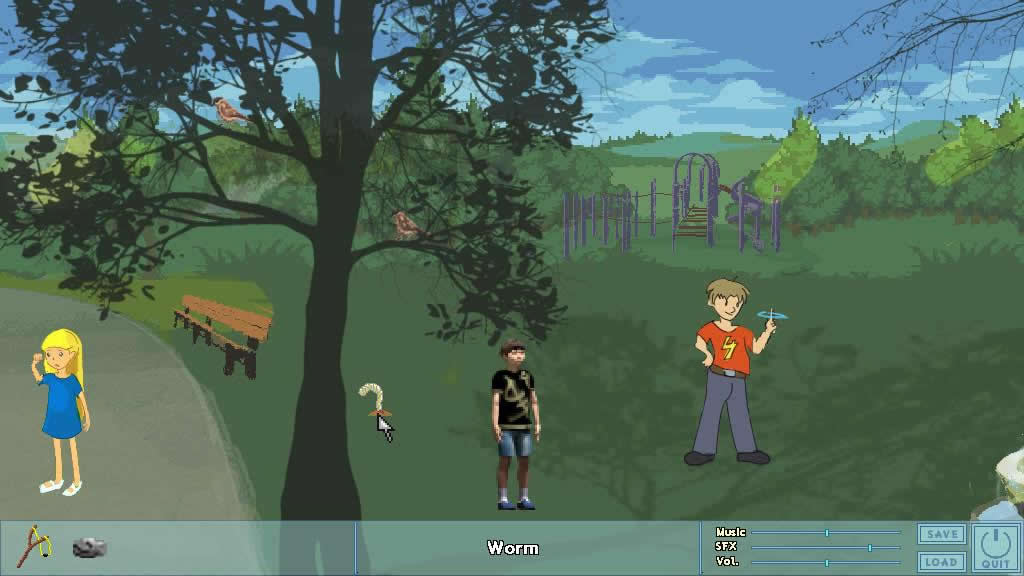Pick the grey rock inventory item
The image size is (1024, 576).
(89, 547)
